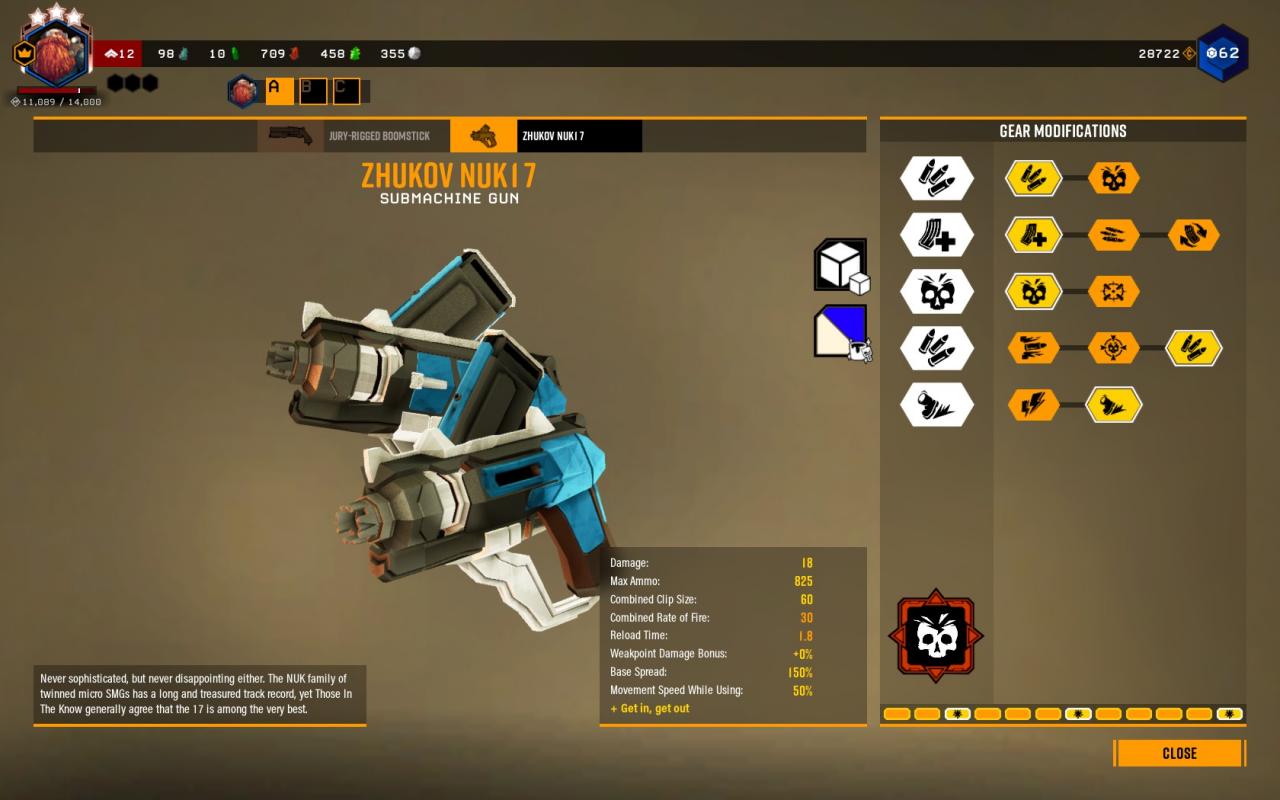Pick the orange four-arrow crosshair mod
Image resolution: width=1280 pixels, height=800 pixels.
coord(1113,292)
